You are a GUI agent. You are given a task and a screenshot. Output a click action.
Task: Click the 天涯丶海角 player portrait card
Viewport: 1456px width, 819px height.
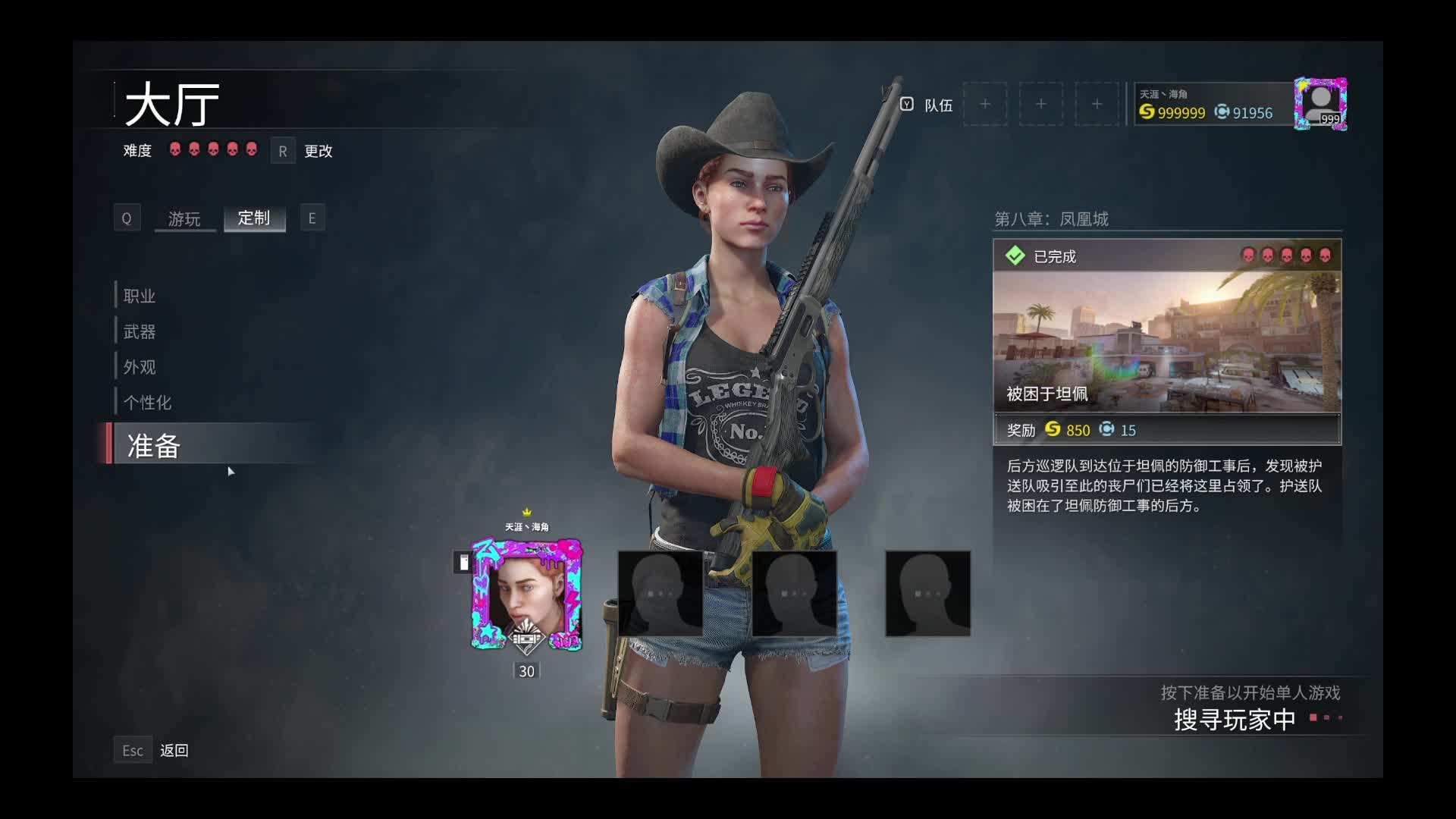(x=527, y=595)
